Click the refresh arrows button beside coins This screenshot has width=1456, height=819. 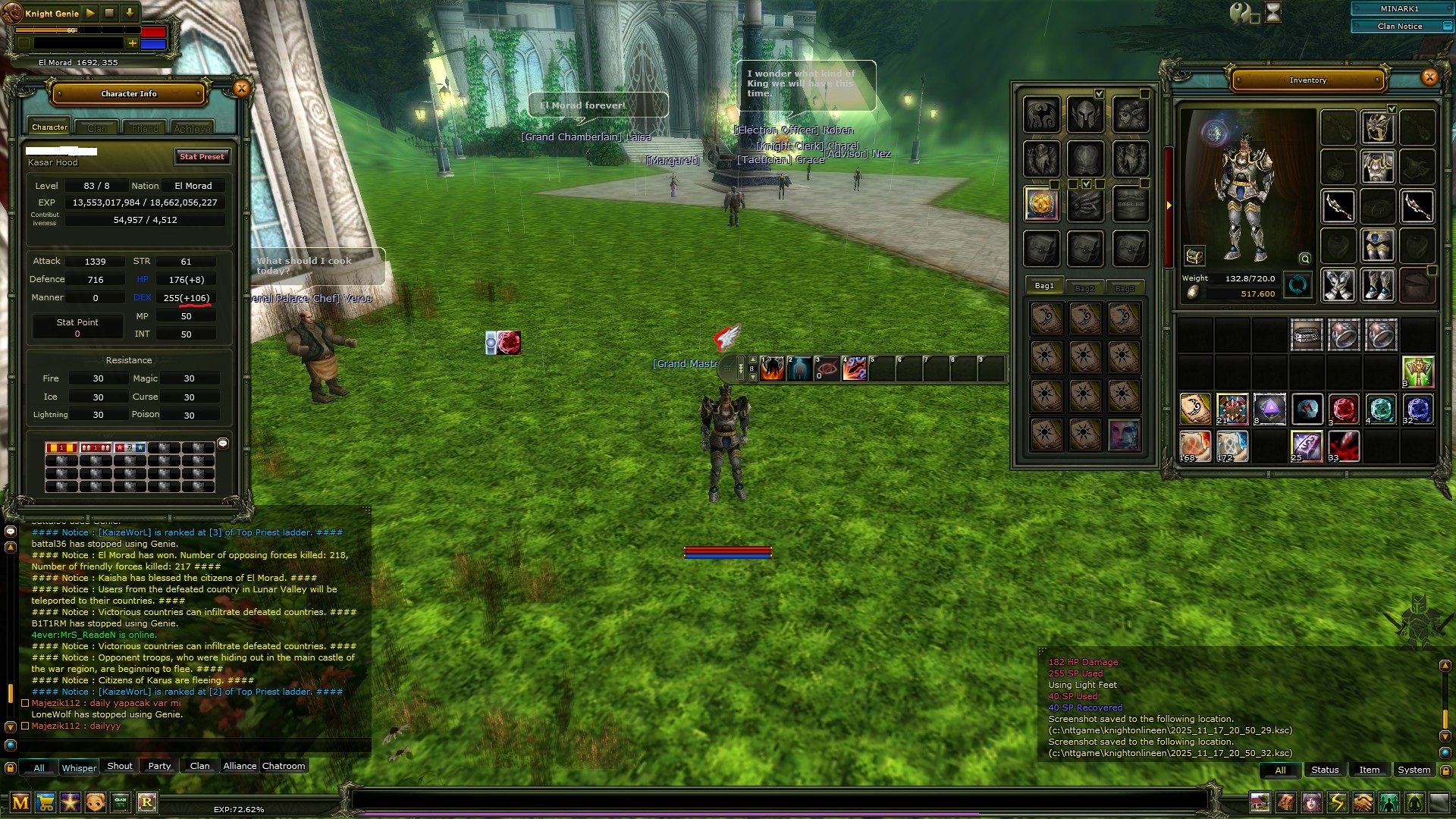point(1298,286)
